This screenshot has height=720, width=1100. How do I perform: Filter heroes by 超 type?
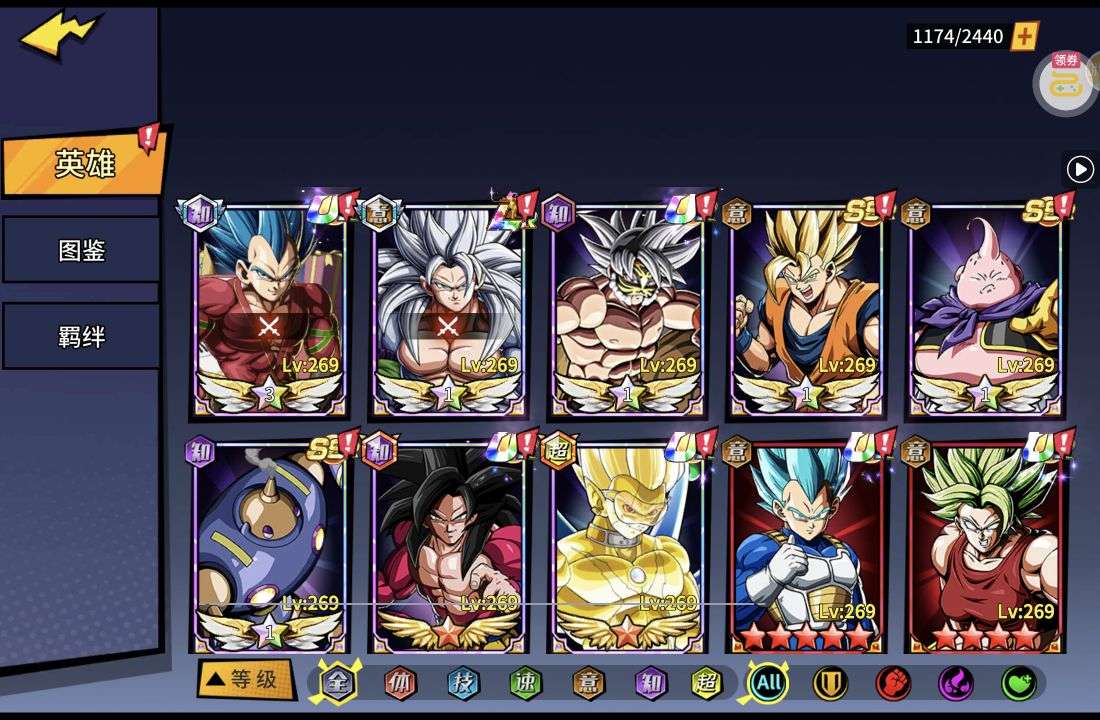(707, 683)
